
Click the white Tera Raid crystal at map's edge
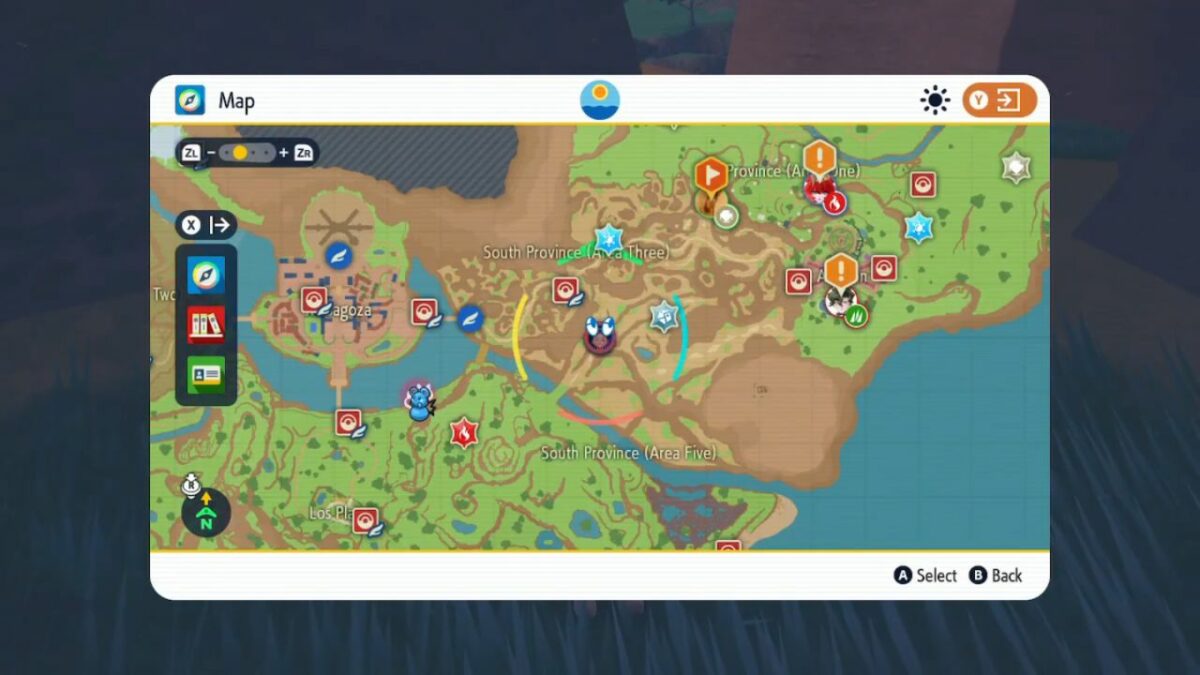click(1016, 167)
